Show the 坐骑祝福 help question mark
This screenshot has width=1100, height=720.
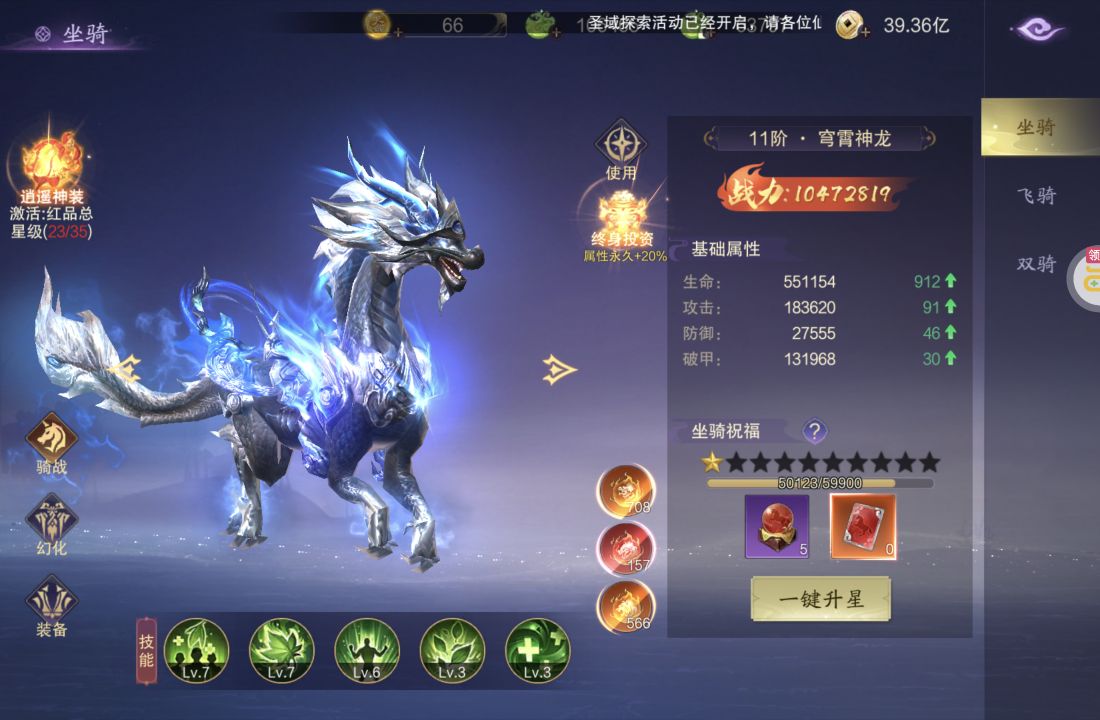pos(815,431)
